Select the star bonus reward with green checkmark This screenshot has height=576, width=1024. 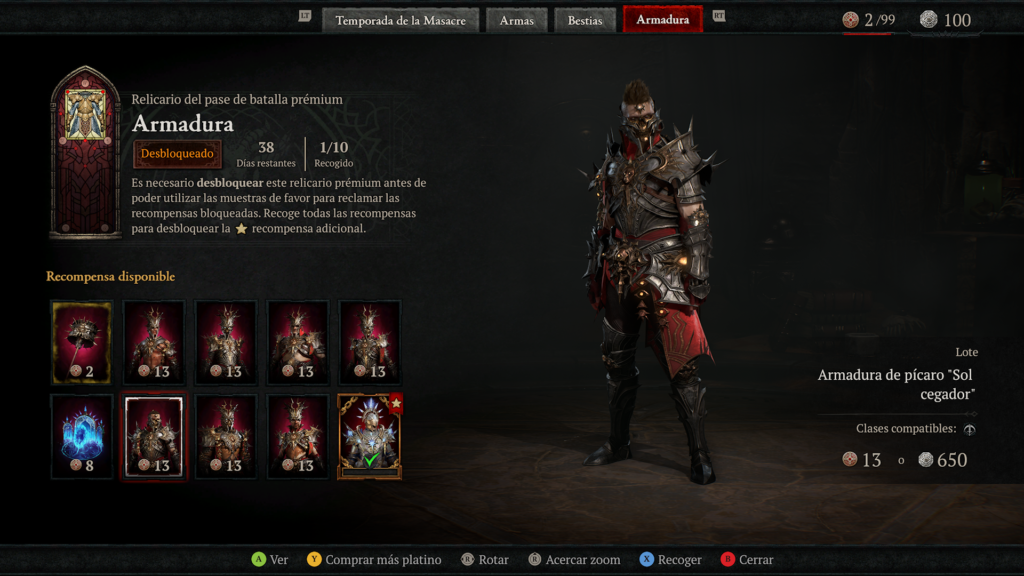[370, 436]
